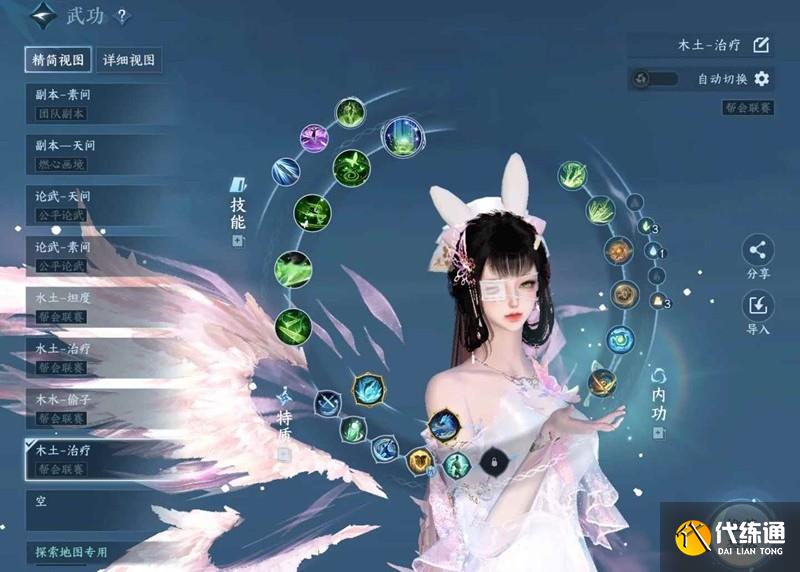This screenshot has height=572, width=800.
Task: Open 自动切换 gear settings
Action: click(762, 78)
